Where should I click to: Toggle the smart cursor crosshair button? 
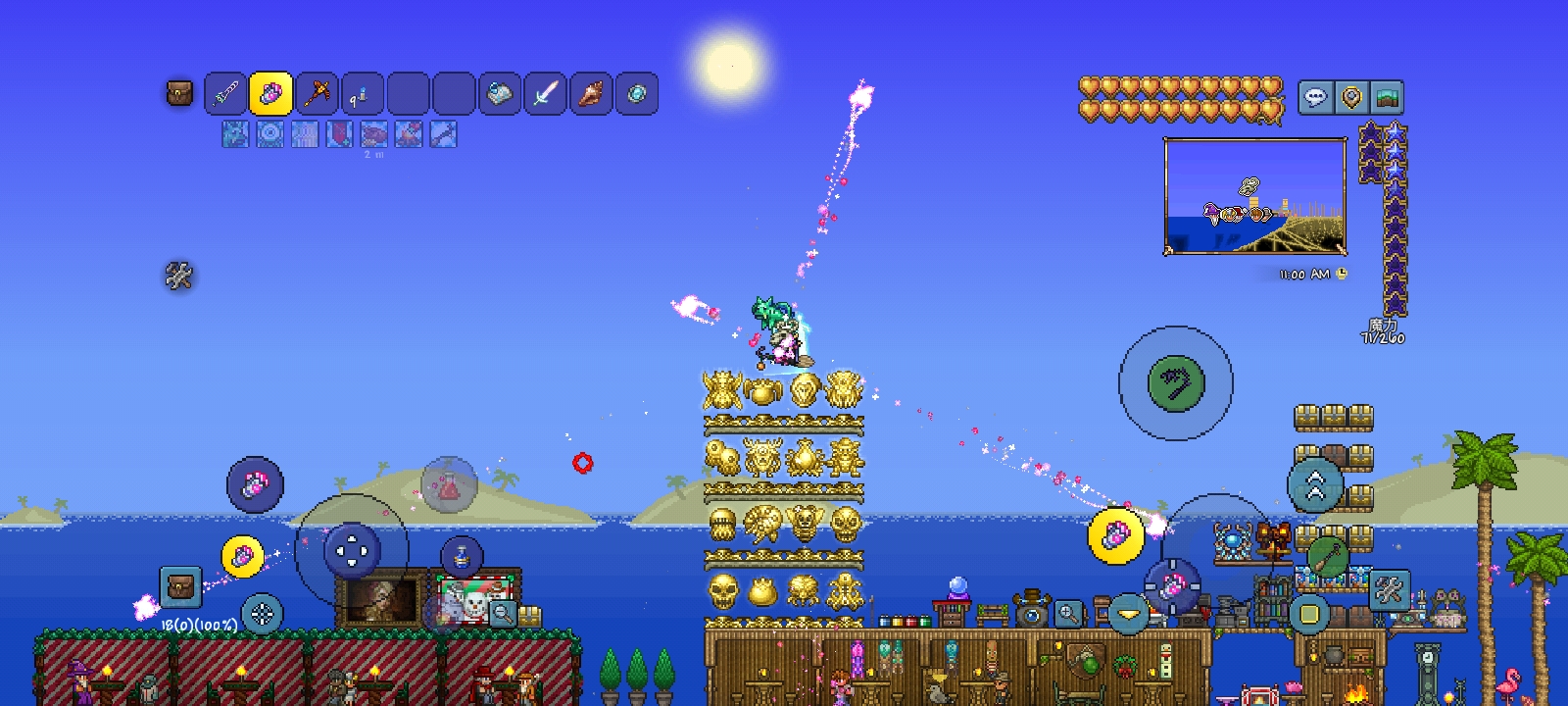tap(262, 615)
